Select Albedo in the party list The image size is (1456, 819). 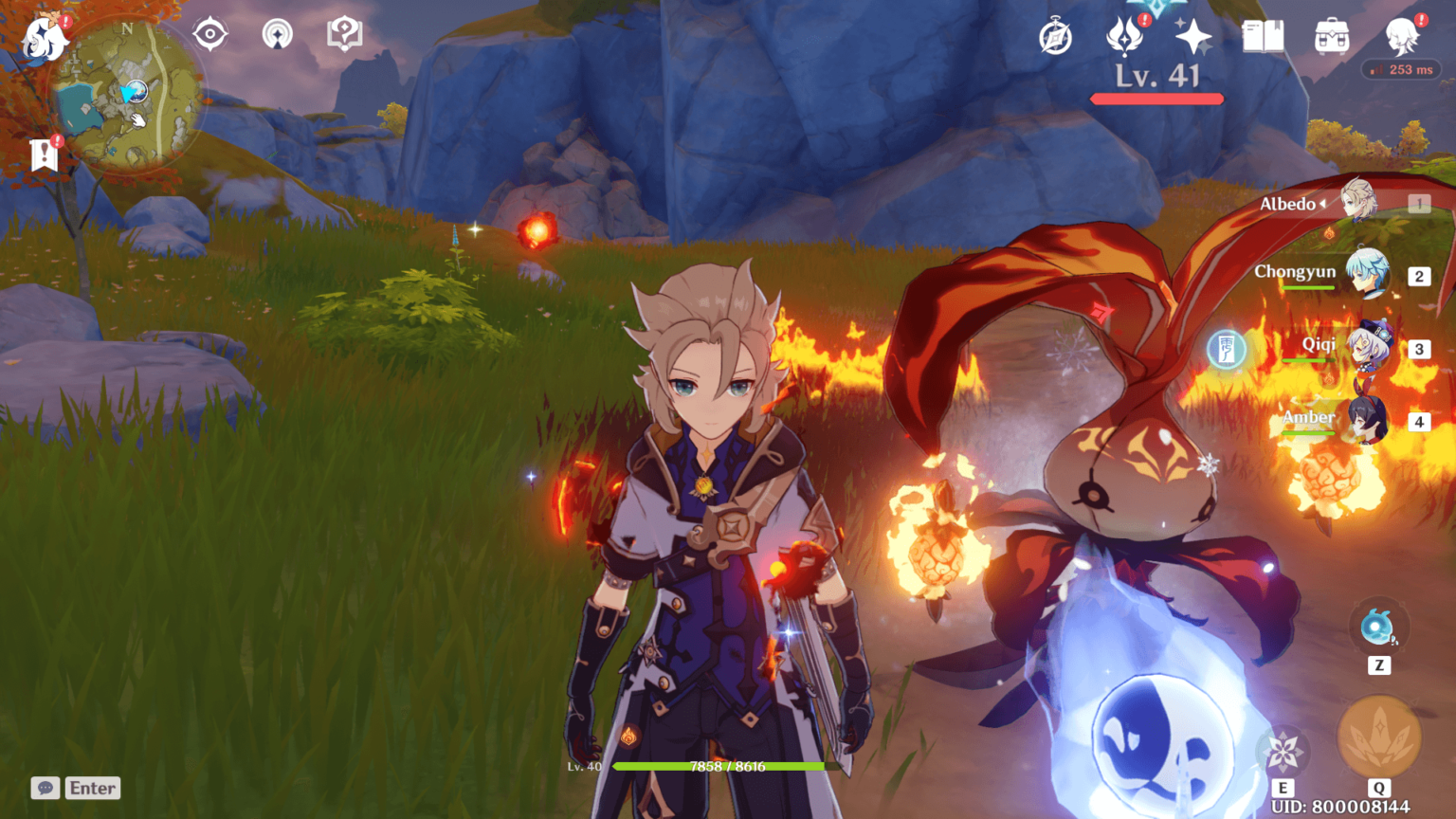point(1357,202)
